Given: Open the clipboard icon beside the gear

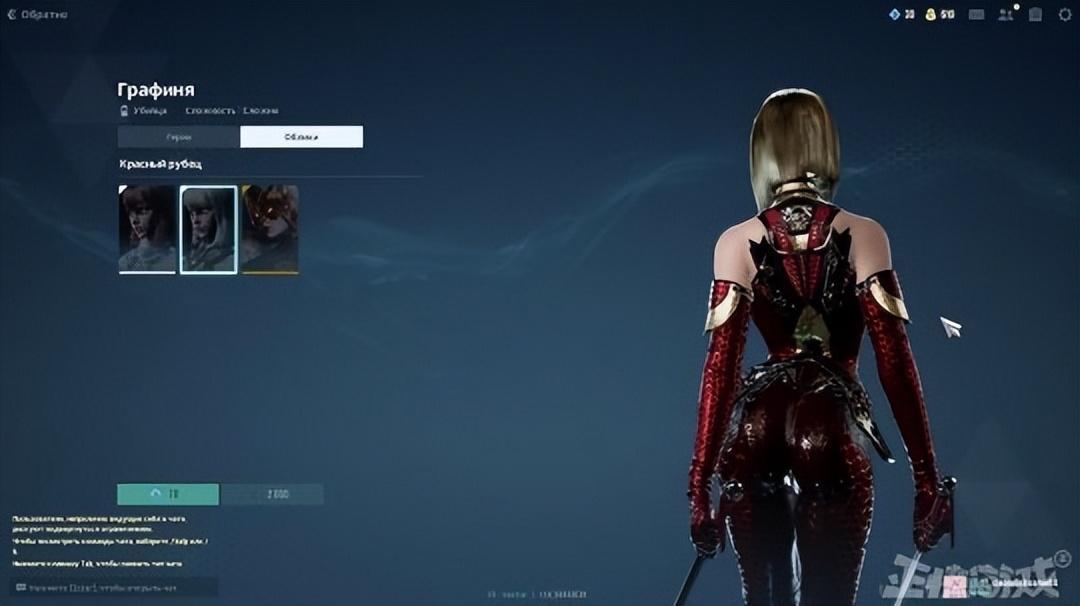Looking at the screenshot, I should (1035, 14).
